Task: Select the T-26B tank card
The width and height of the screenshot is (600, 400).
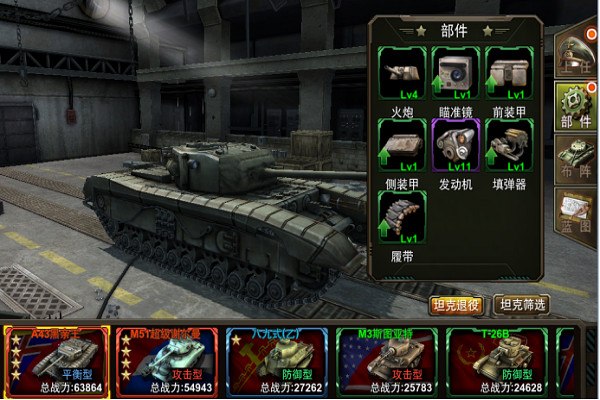Action: 497,362
